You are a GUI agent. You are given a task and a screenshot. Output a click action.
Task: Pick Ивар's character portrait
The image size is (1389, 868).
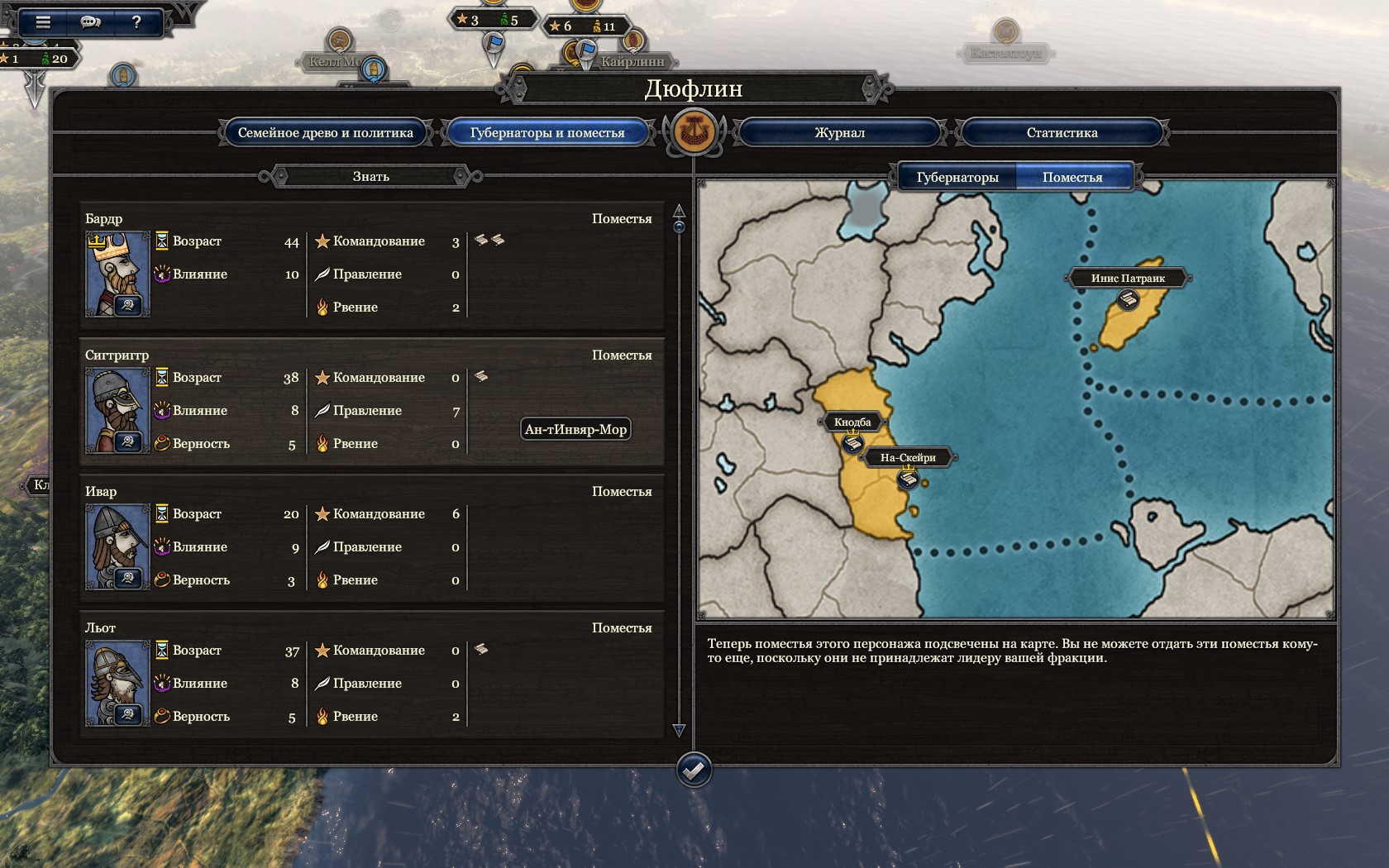click(117, 547)
